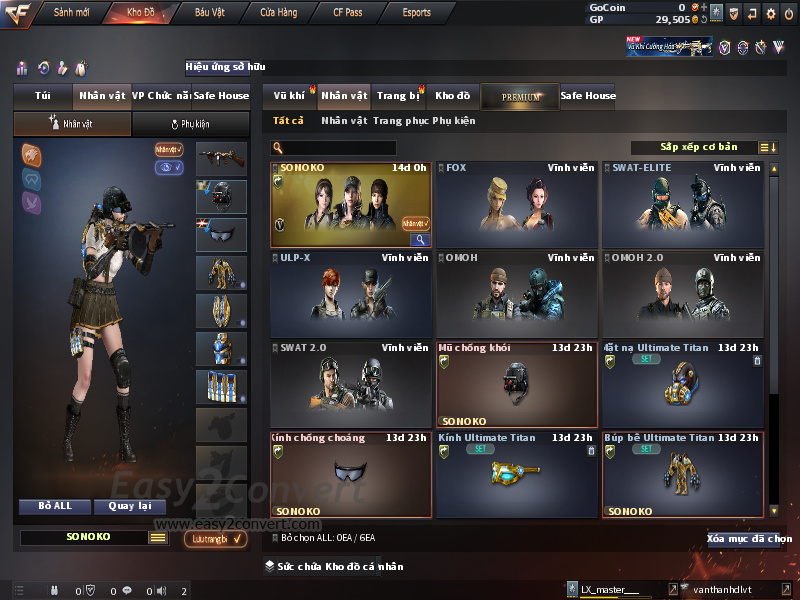Open the Esports tab
Viewport: 800px width, 600px height.
(417, 13)
